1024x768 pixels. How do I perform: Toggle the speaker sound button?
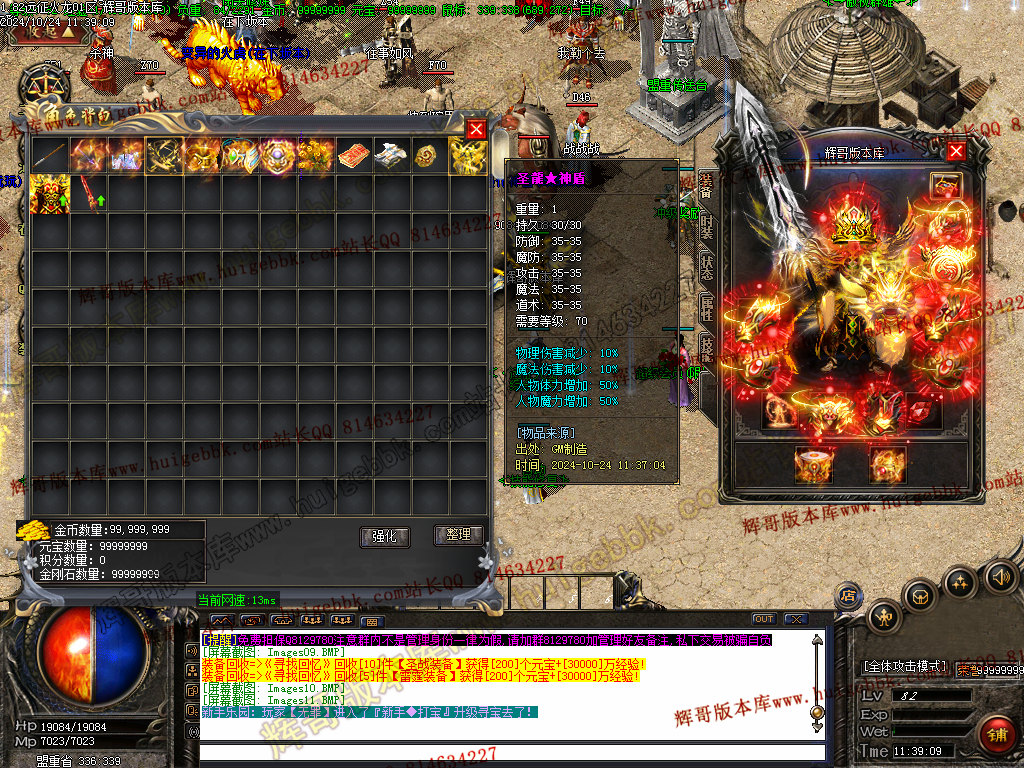tap(999, 577)
